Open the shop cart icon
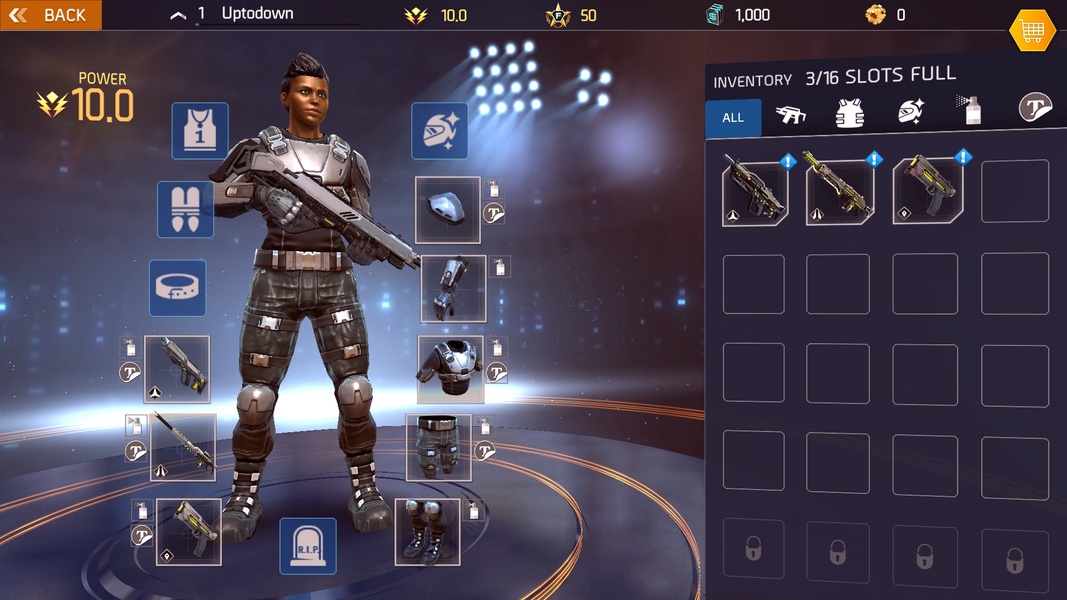1067x600 pixels. pyautogui.click(x=1032, y=31)
